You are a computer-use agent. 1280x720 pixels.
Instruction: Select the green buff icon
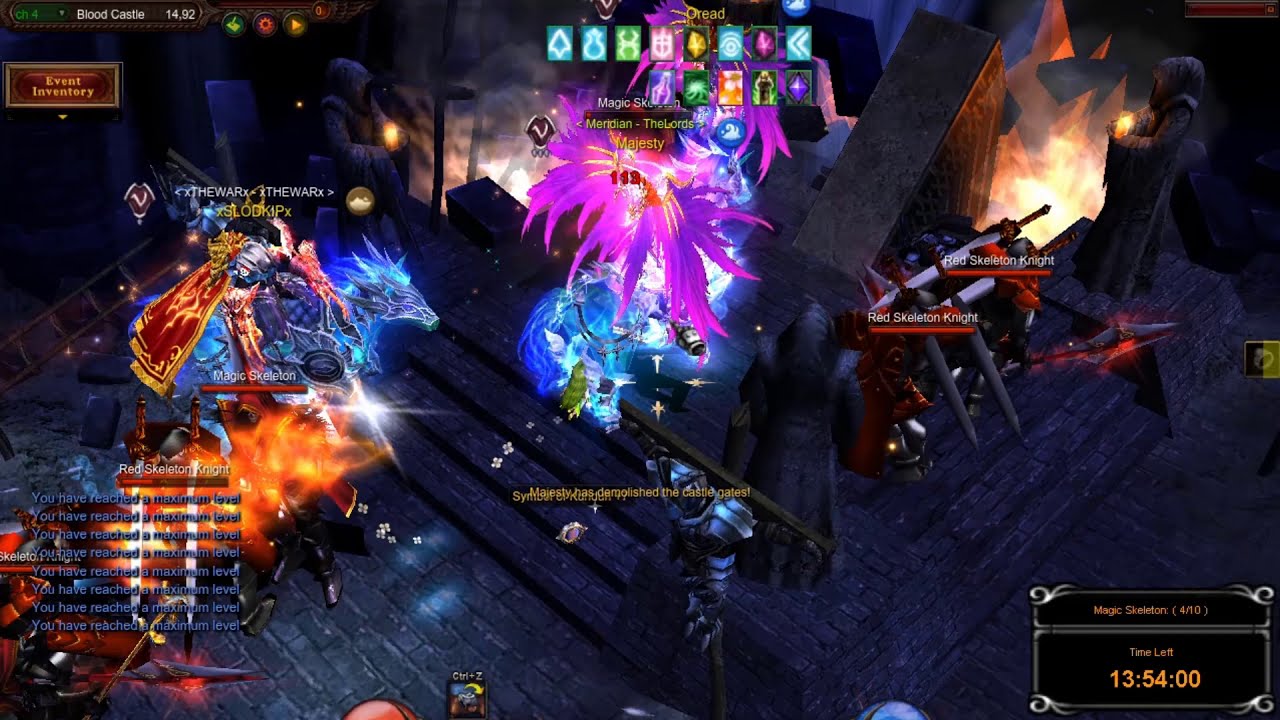628,43
